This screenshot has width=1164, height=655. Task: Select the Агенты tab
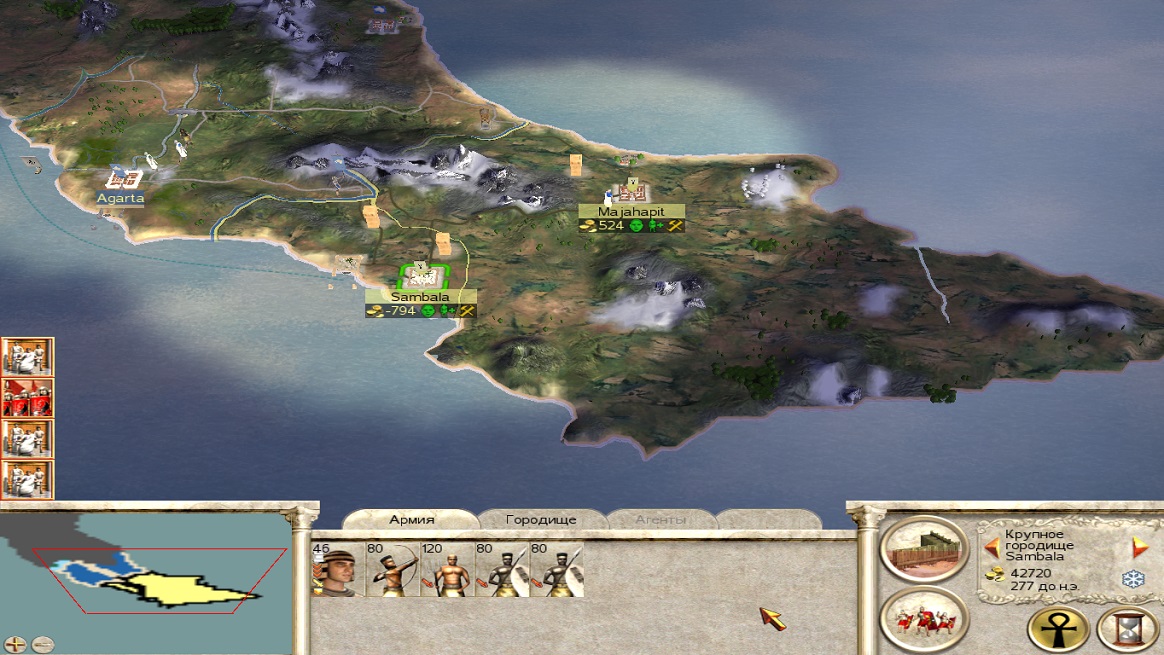[660, 520]
